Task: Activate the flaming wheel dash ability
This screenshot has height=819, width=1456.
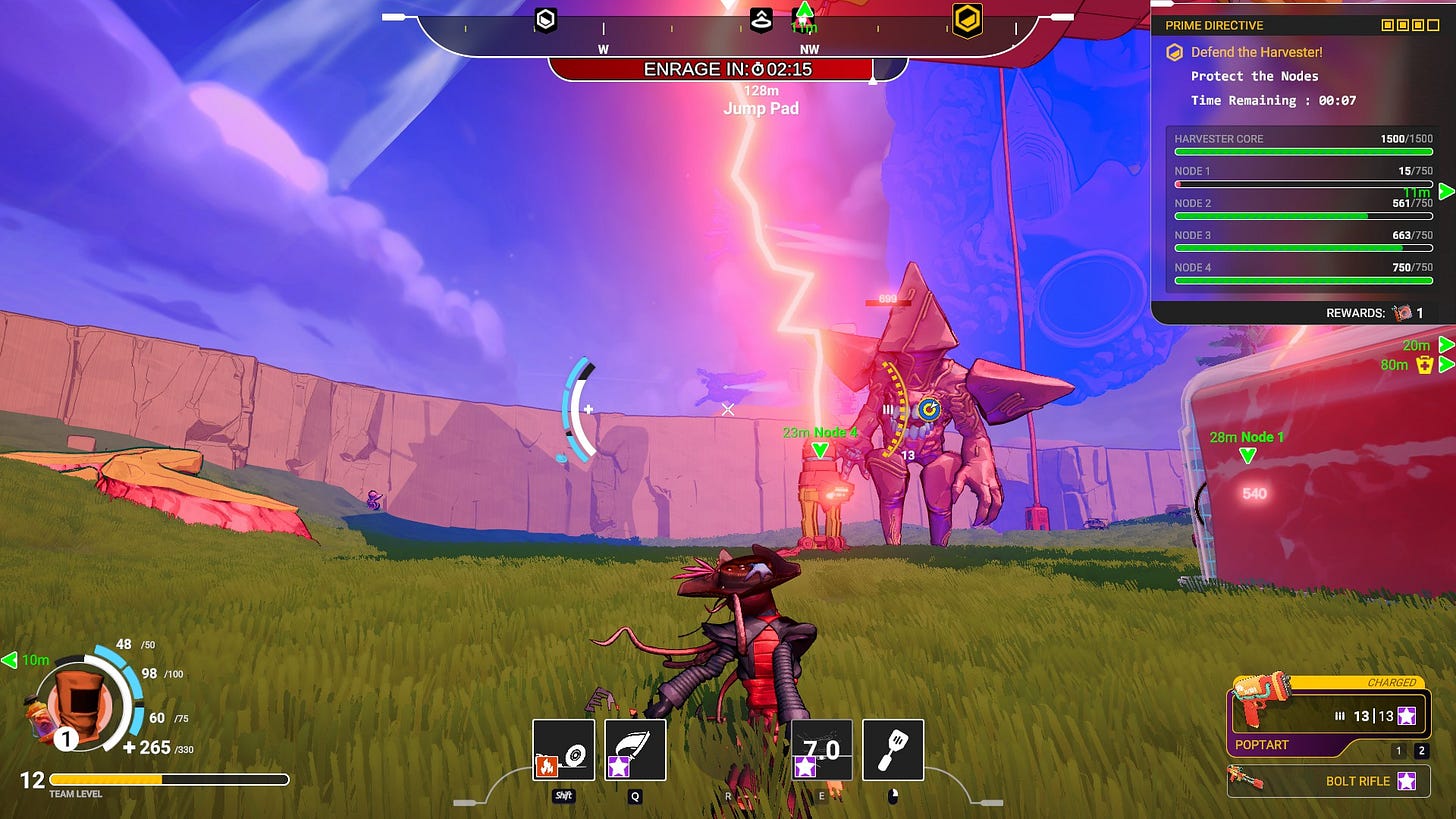Action: 563,750
